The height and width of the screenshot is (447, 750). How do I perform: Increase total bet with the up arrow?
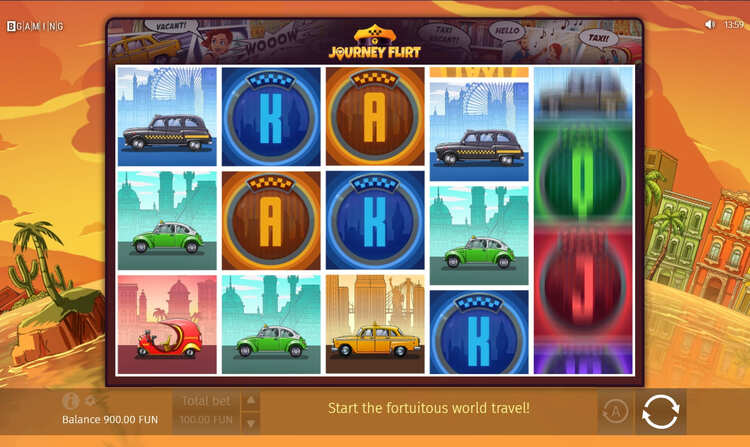click(x=251, y=400)
